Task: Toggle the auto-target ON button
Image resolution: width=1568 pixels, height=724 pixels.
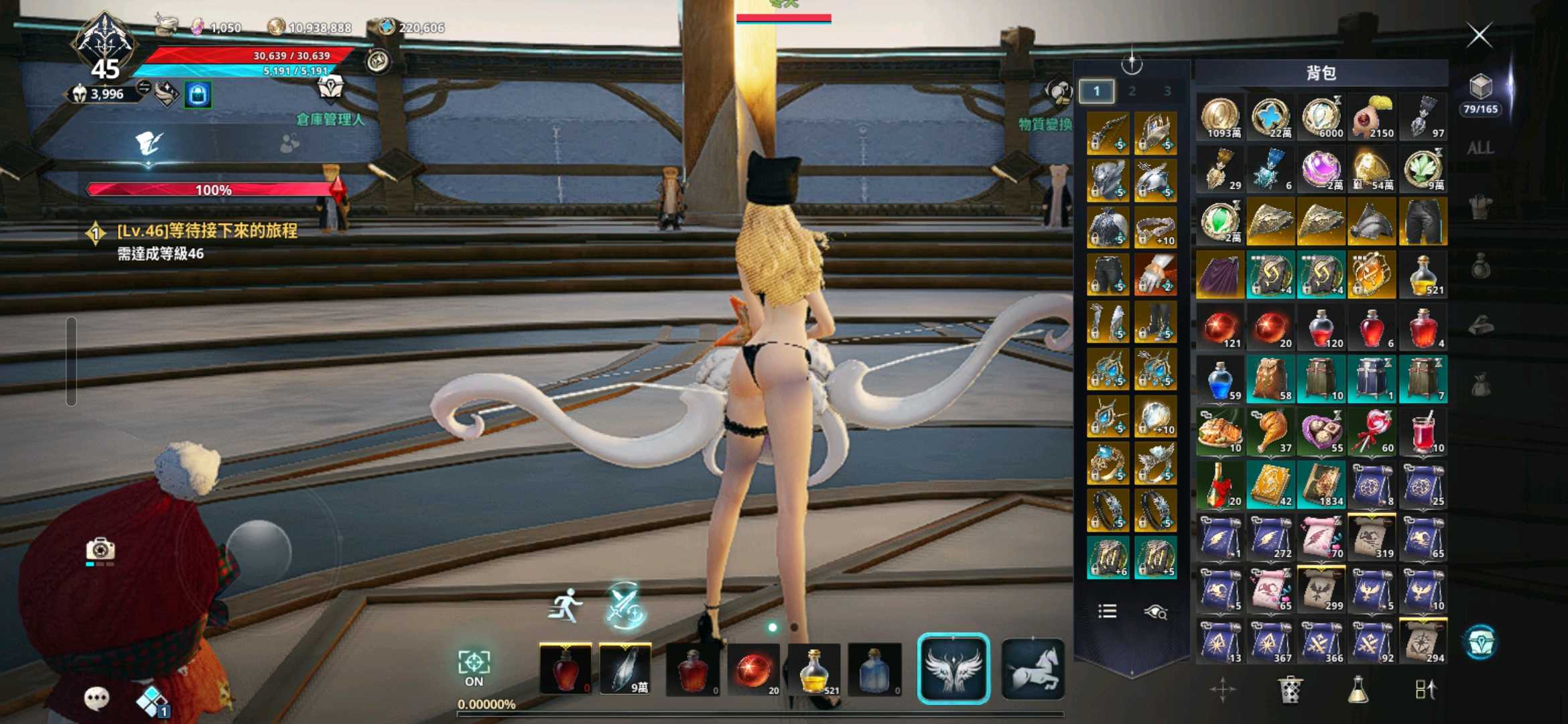Action: pyautogui.click(x=474, y=668)
